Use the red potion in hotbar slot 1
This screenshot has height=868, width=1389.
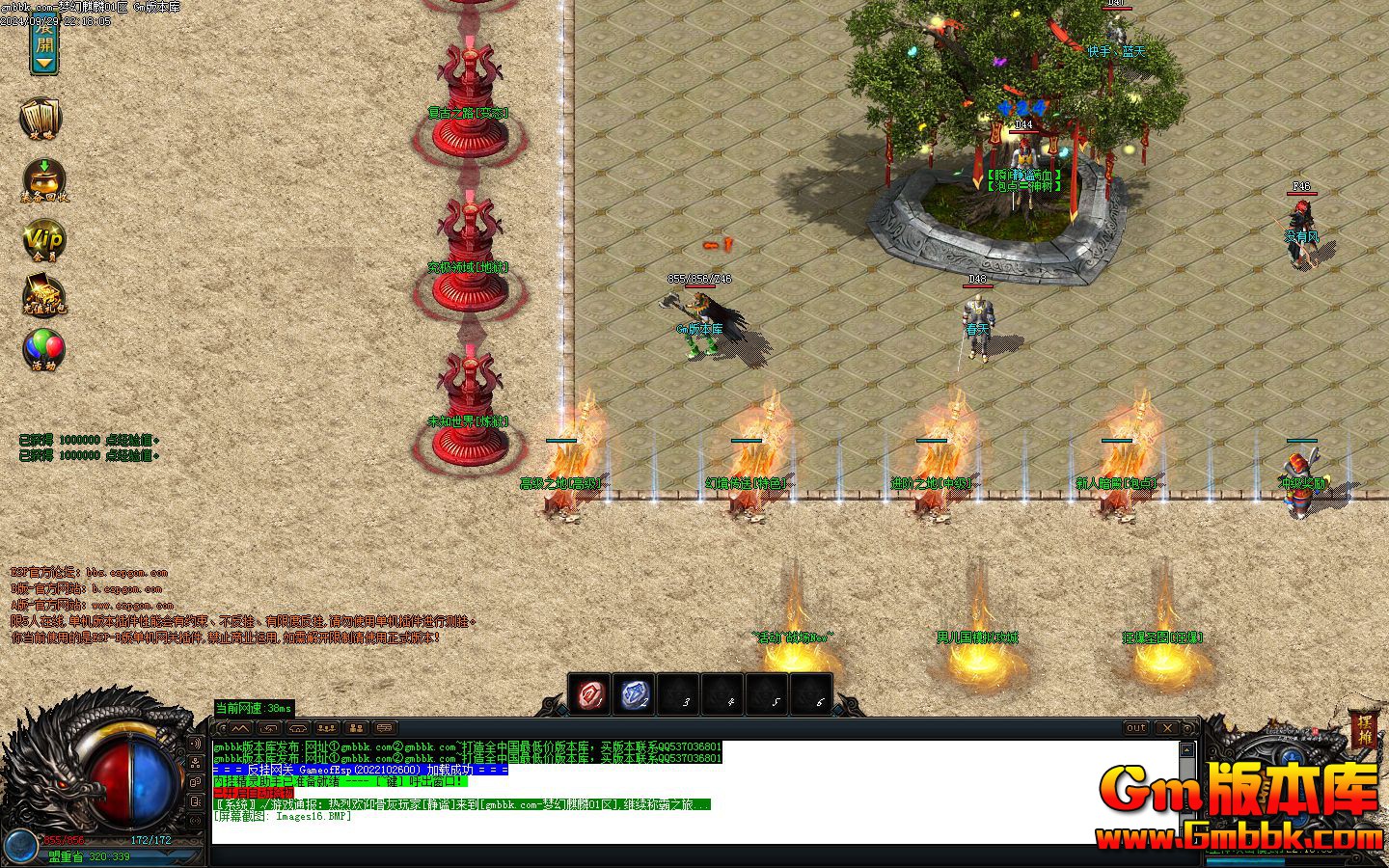point(590,694)
